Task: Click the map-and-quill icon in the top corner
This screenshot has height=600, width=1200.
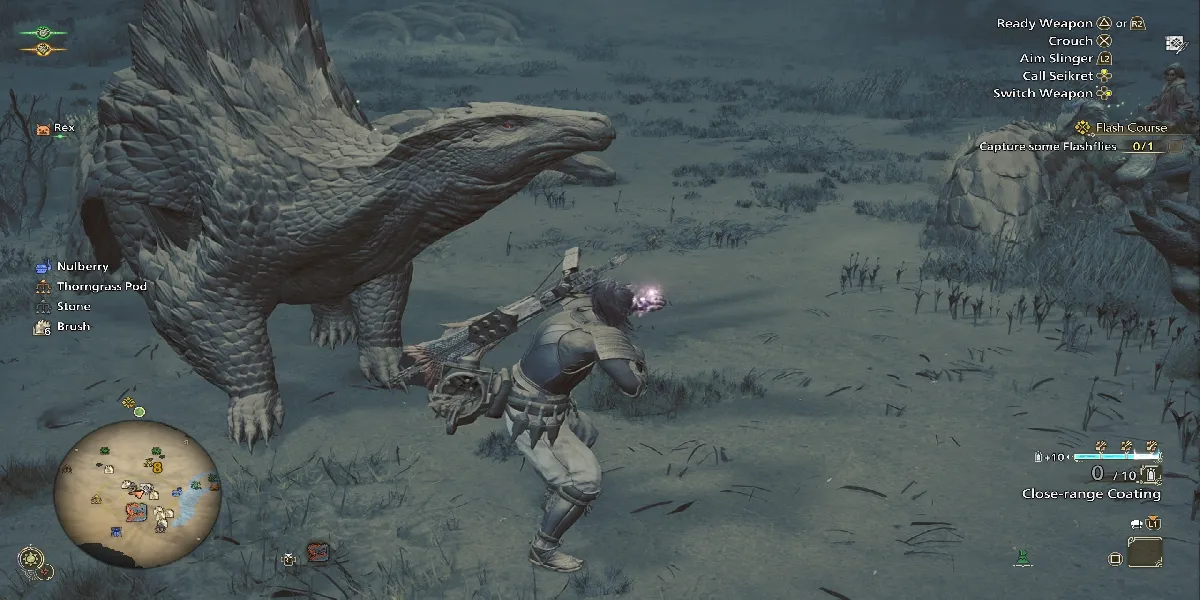Action: [x=1174, y=43]
